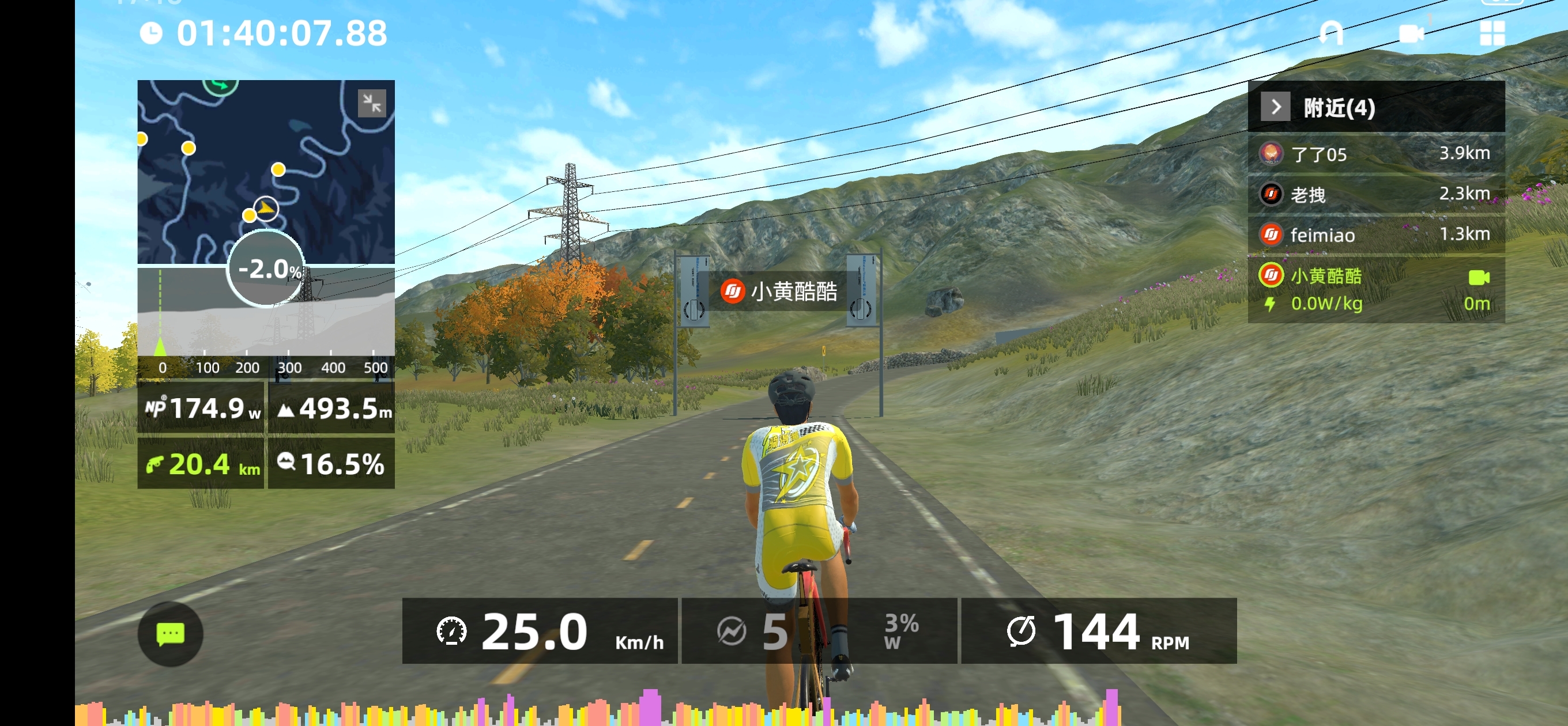The image size is (1568, 726).
Task: Open the four-square grid menu
Action: click(x=1492, y=33)
